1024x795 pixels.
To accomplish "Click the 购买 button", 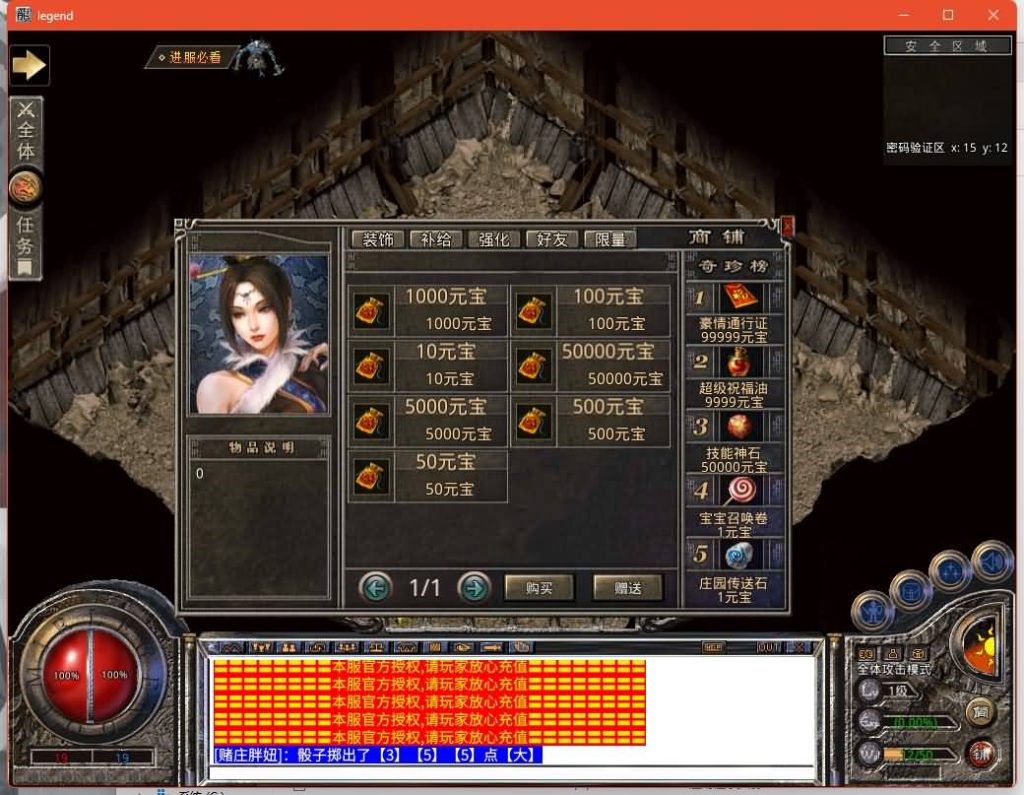I will pyautogui.click(x=539, y=588).
